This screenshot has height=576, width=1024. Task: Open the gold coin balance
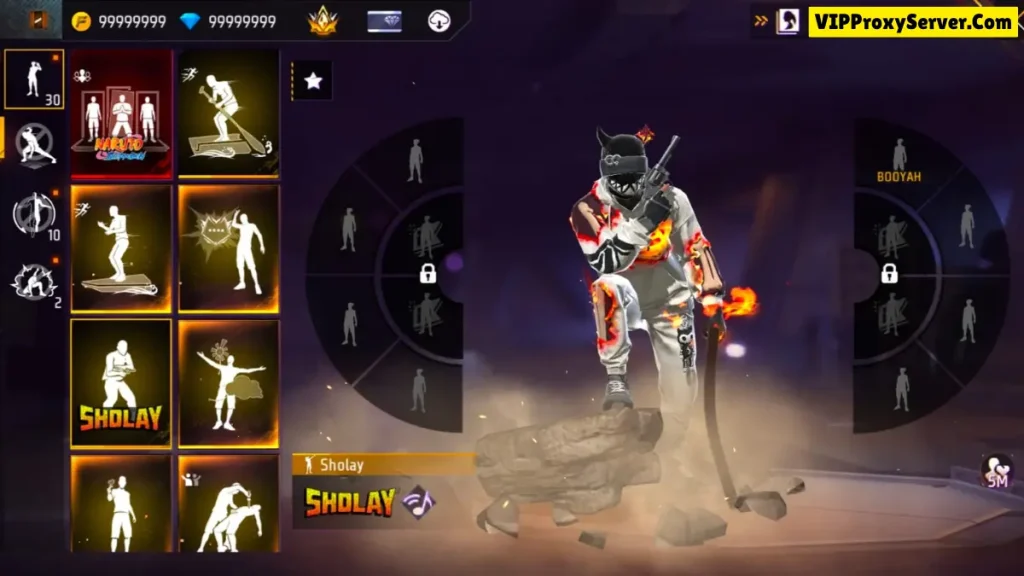pos(120,21)
